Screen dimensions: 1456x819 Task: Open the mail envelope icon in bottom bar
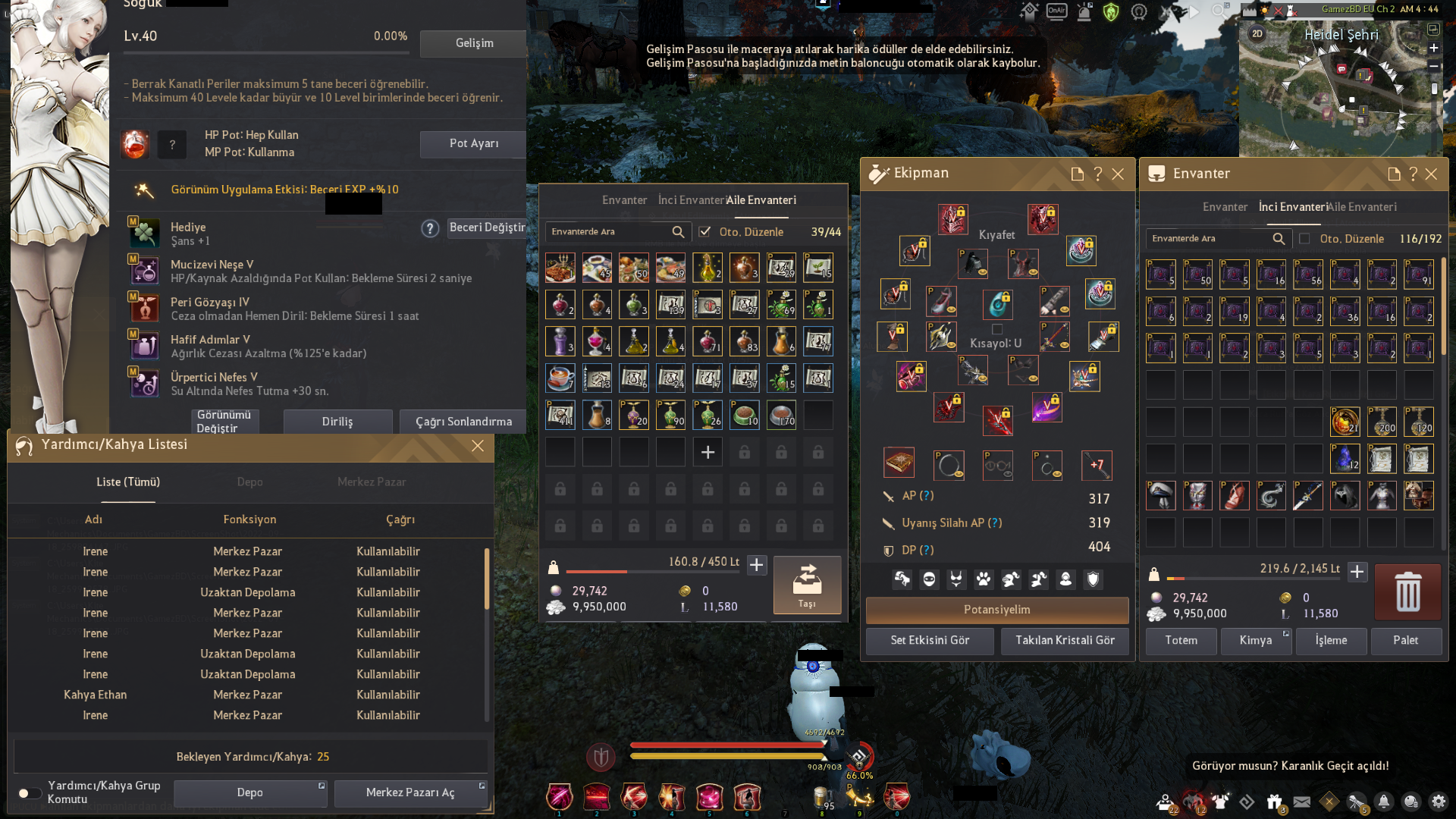[1302, 801]
